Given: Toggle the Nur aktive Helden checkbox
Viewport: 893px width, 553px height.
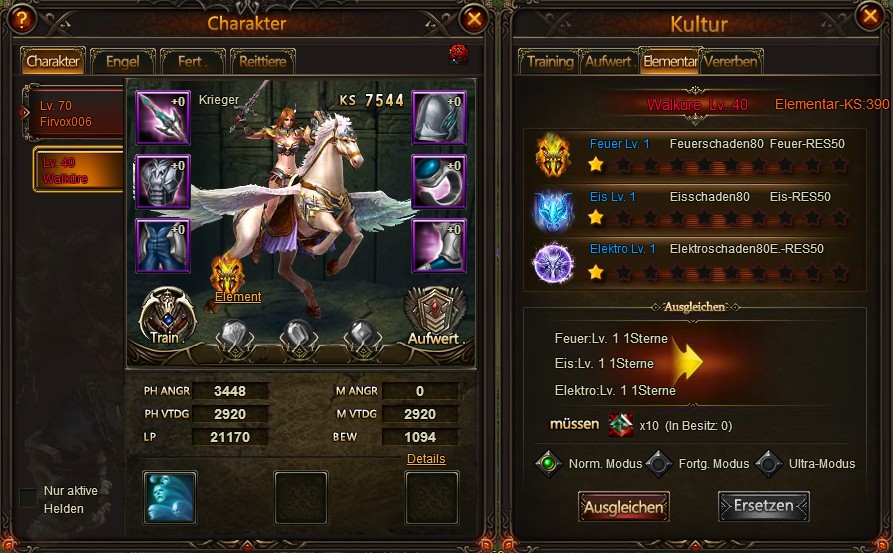Looking at the screenshot, I should click(28, 497).
